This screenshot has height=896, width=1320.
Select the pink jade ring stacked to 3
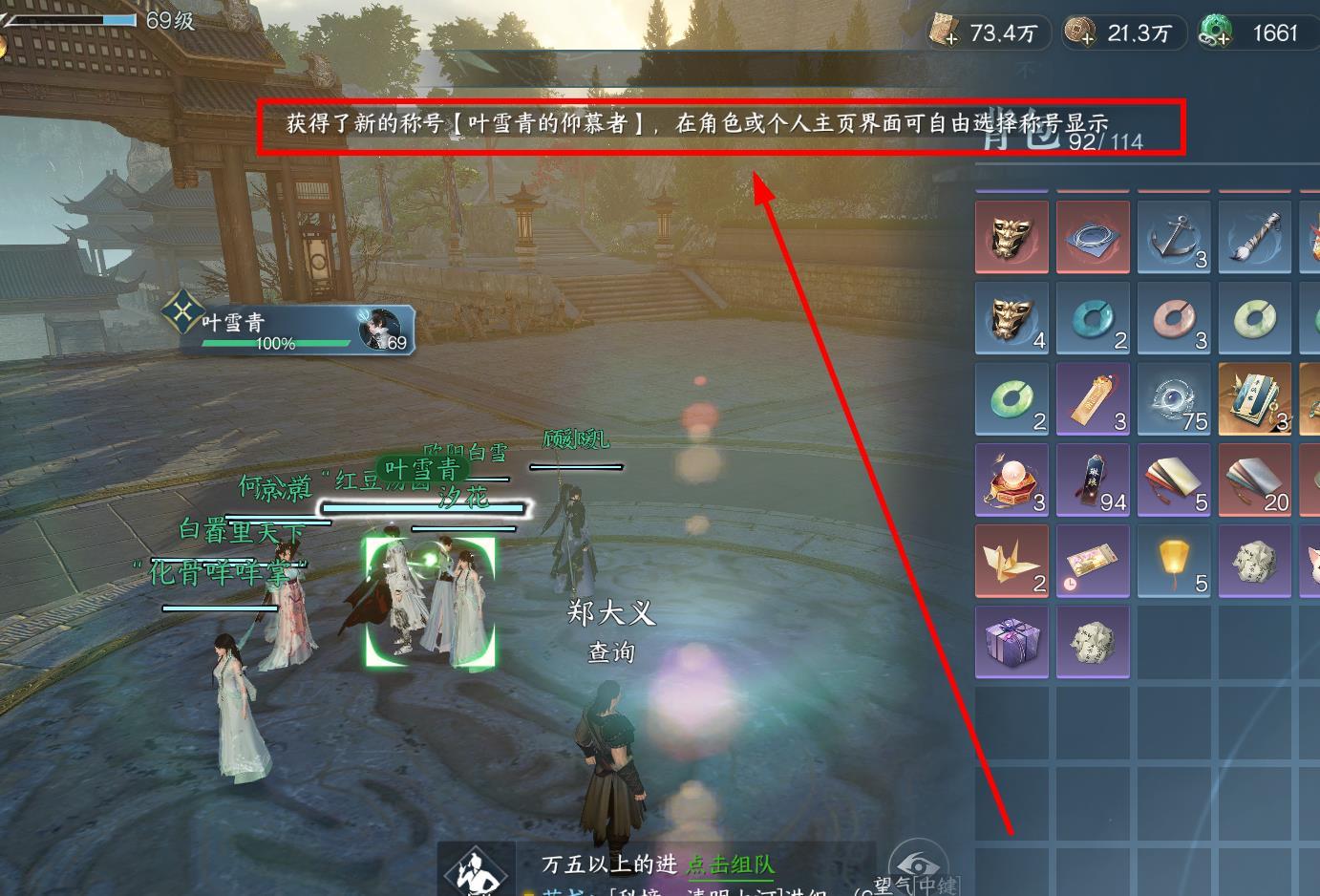pyautogui.click(x=1174, y=320)
